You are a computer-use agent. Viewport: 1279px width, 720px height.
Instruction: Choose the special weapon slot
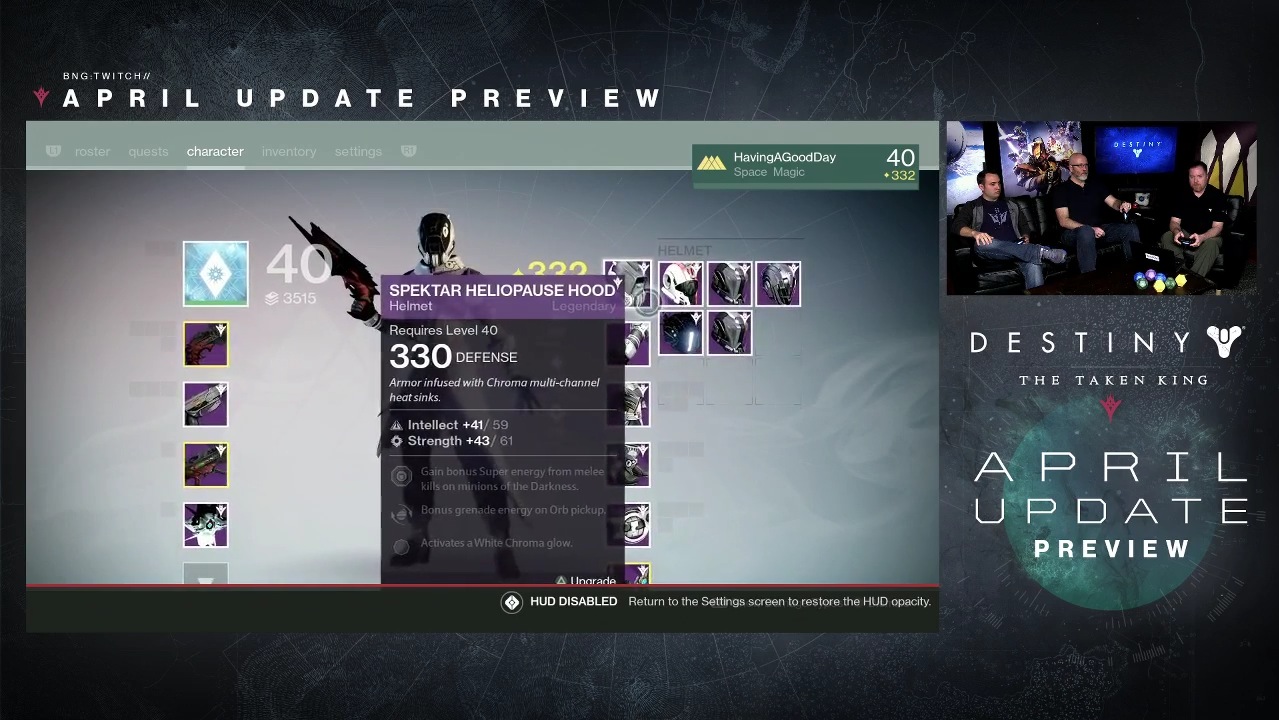(206, 405)
